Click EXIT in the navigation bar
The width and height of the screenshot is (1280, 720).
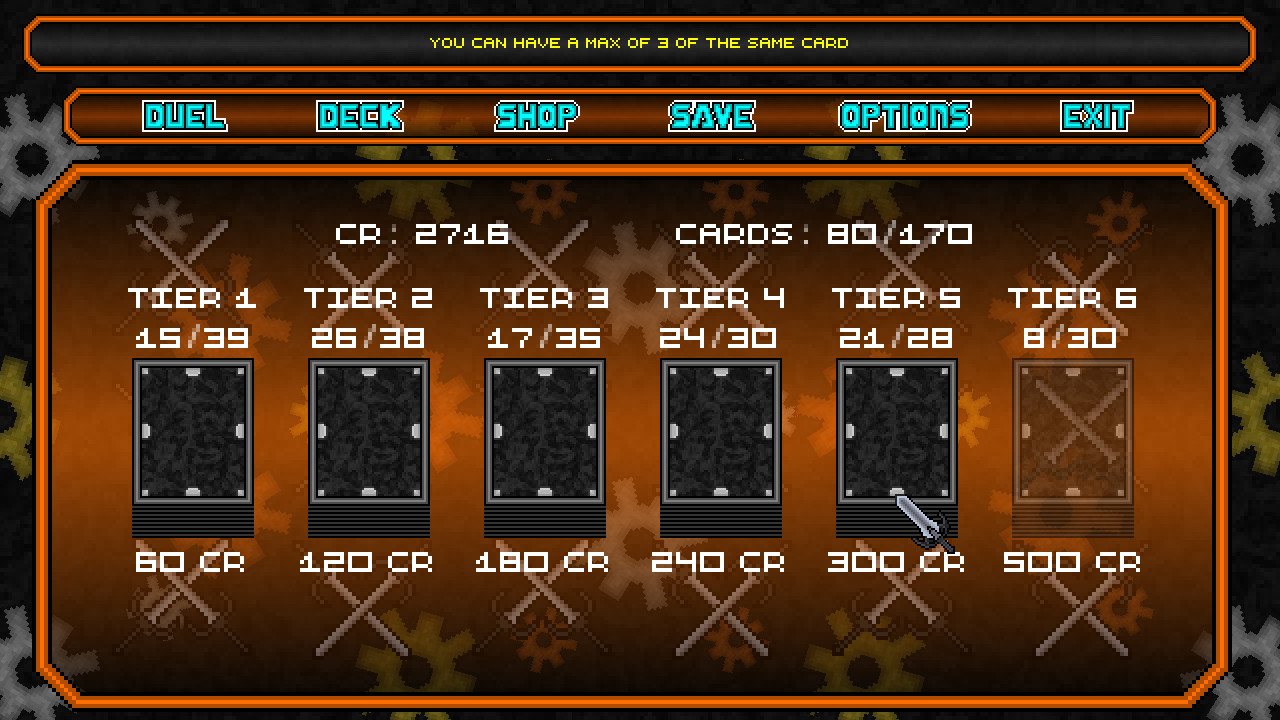pyautogui.click(x=1097, y=116)
